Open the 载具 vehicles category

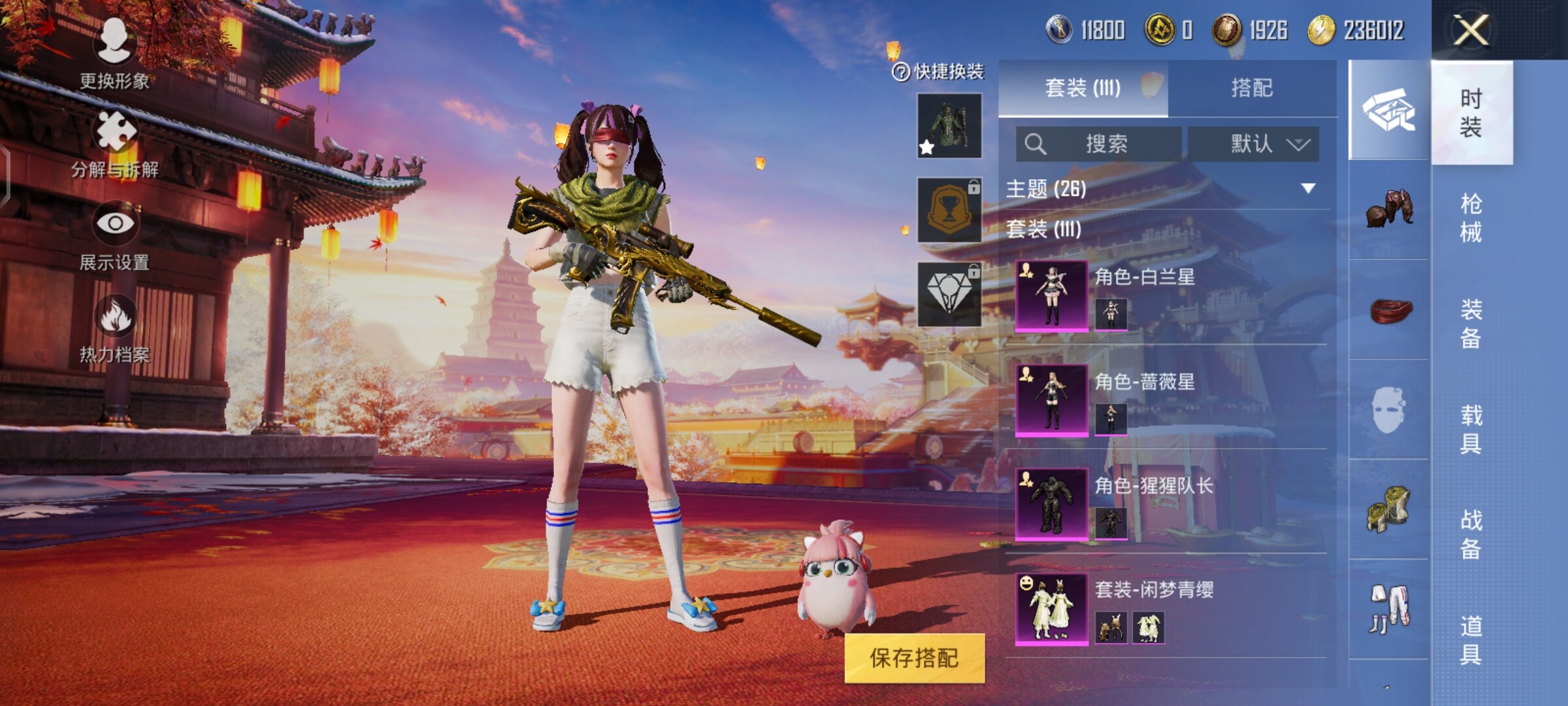pos(1471,429)
